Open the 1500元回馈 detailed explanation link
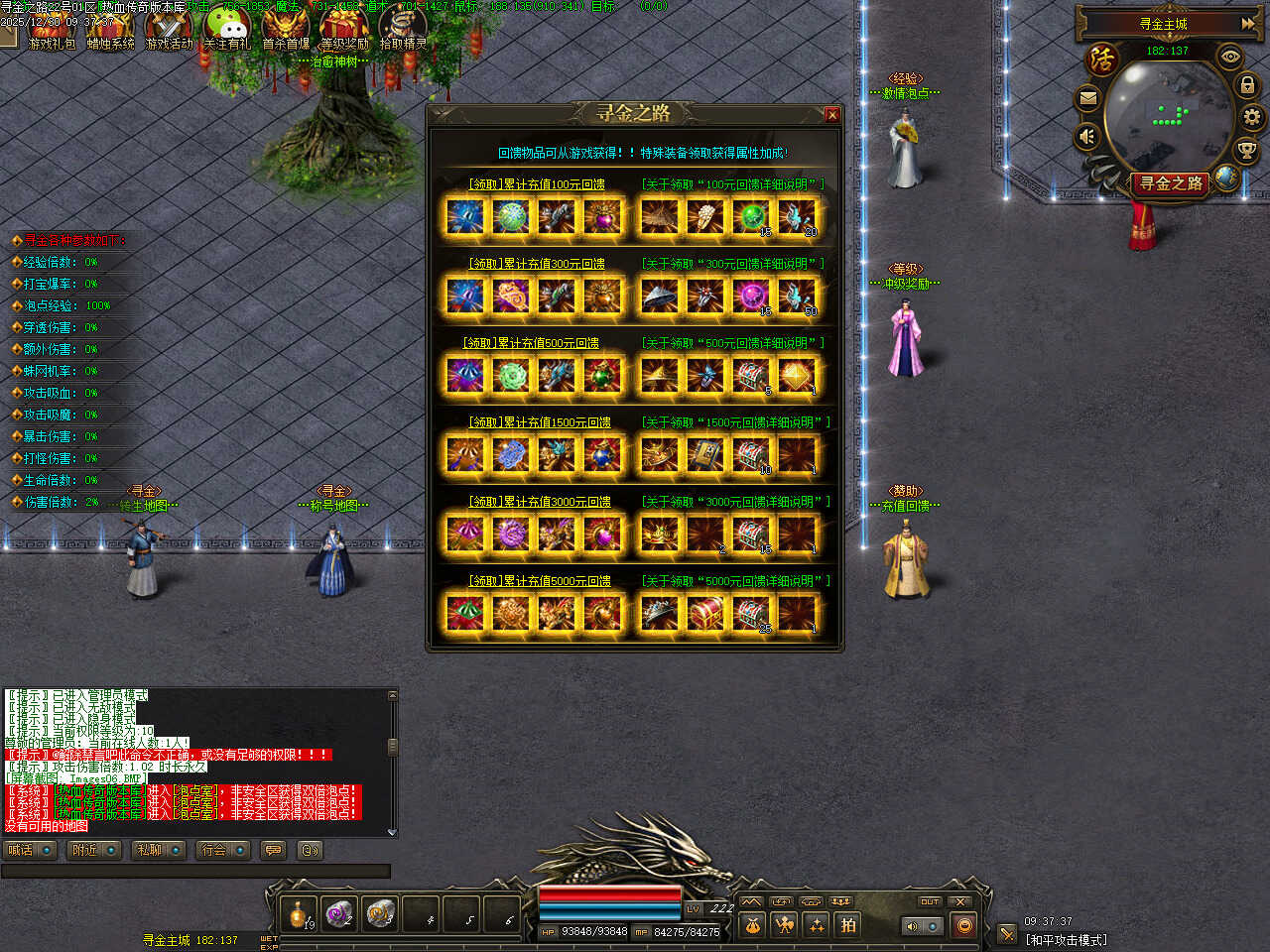1270x952 pixels. tap(734, 422)
